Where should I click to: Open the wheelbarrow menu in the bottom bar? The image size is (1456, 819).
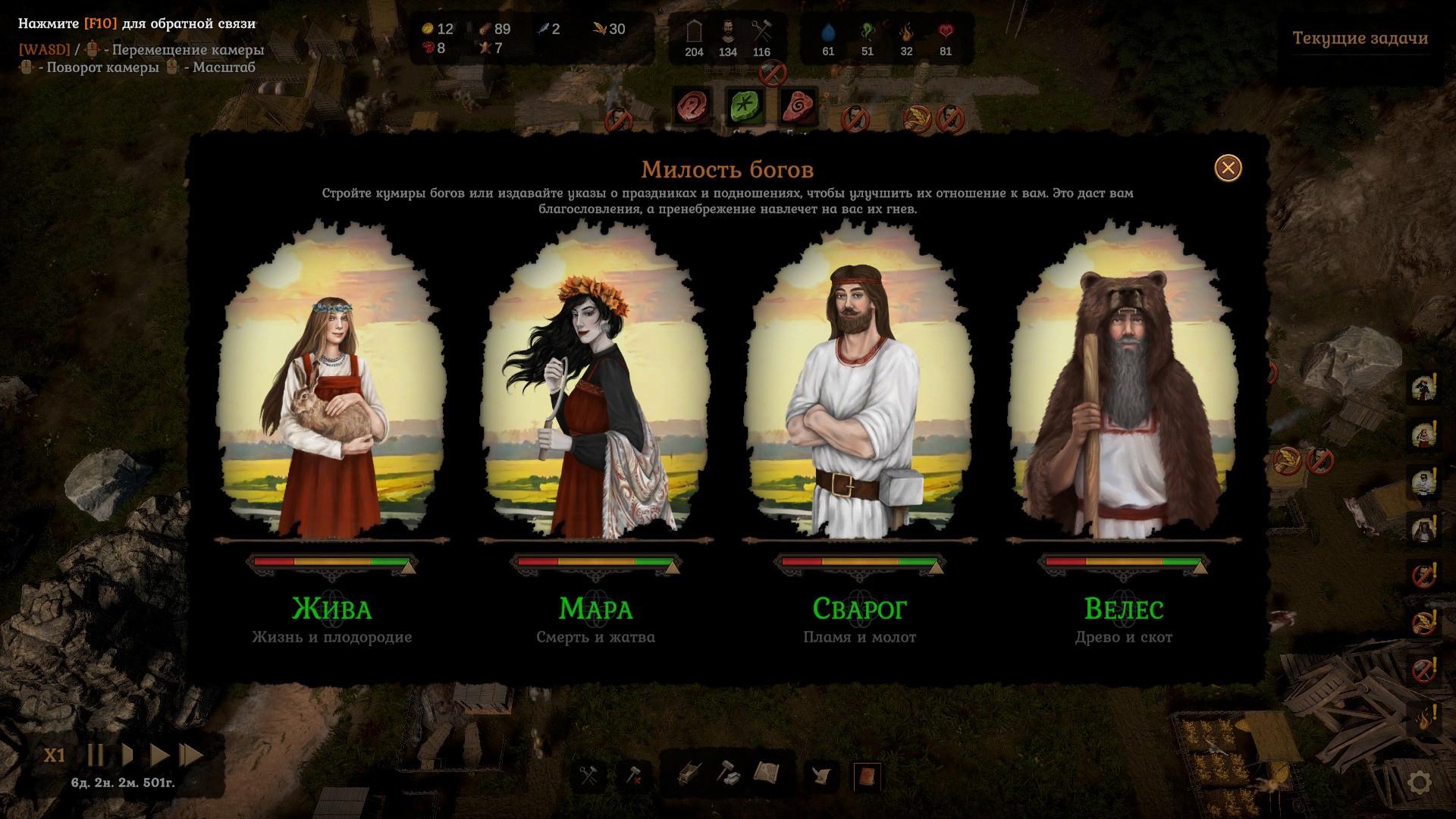pos(688,774)
